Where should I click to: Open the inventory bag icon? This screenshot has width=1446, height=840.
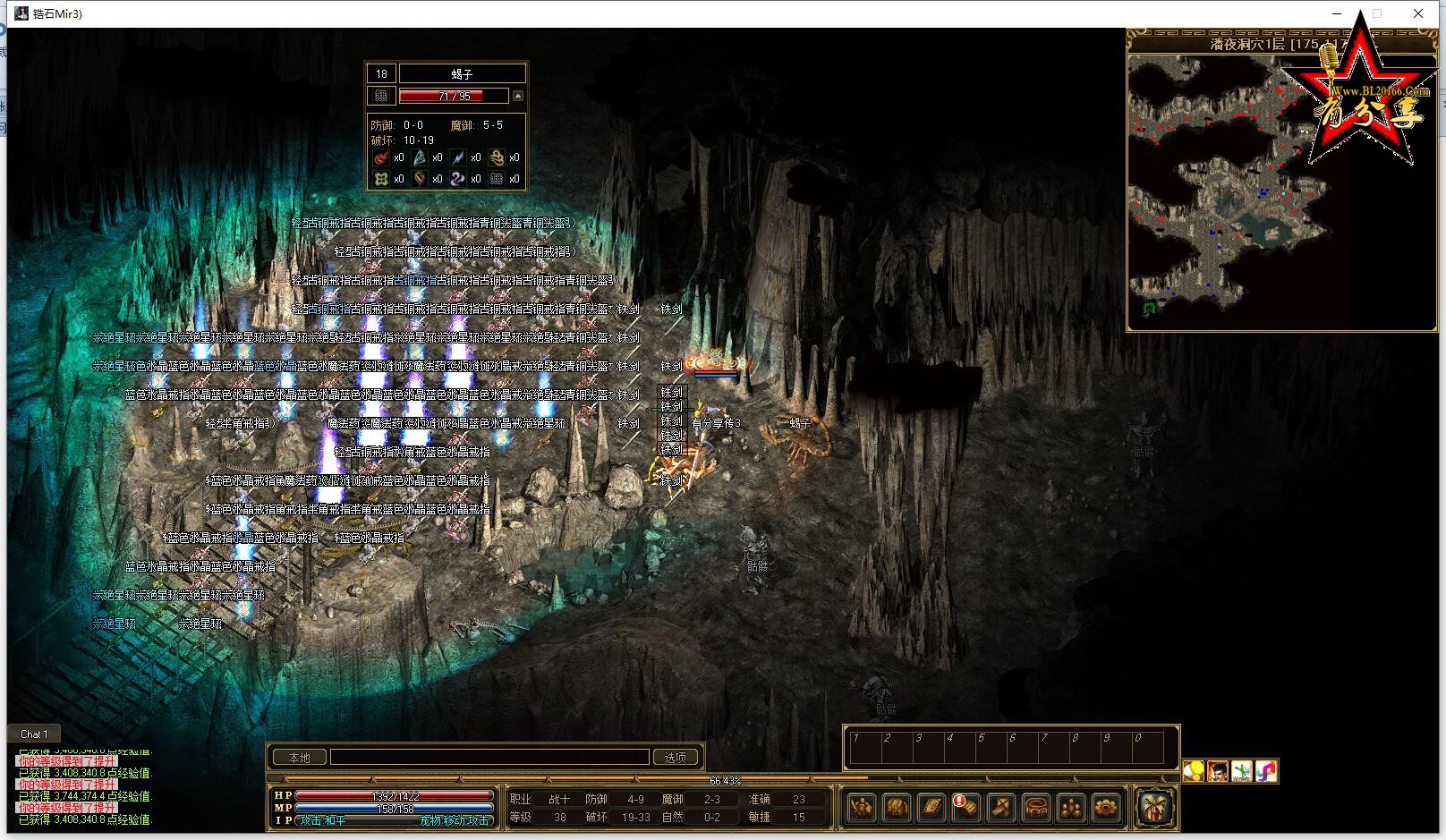click(897, 808)
